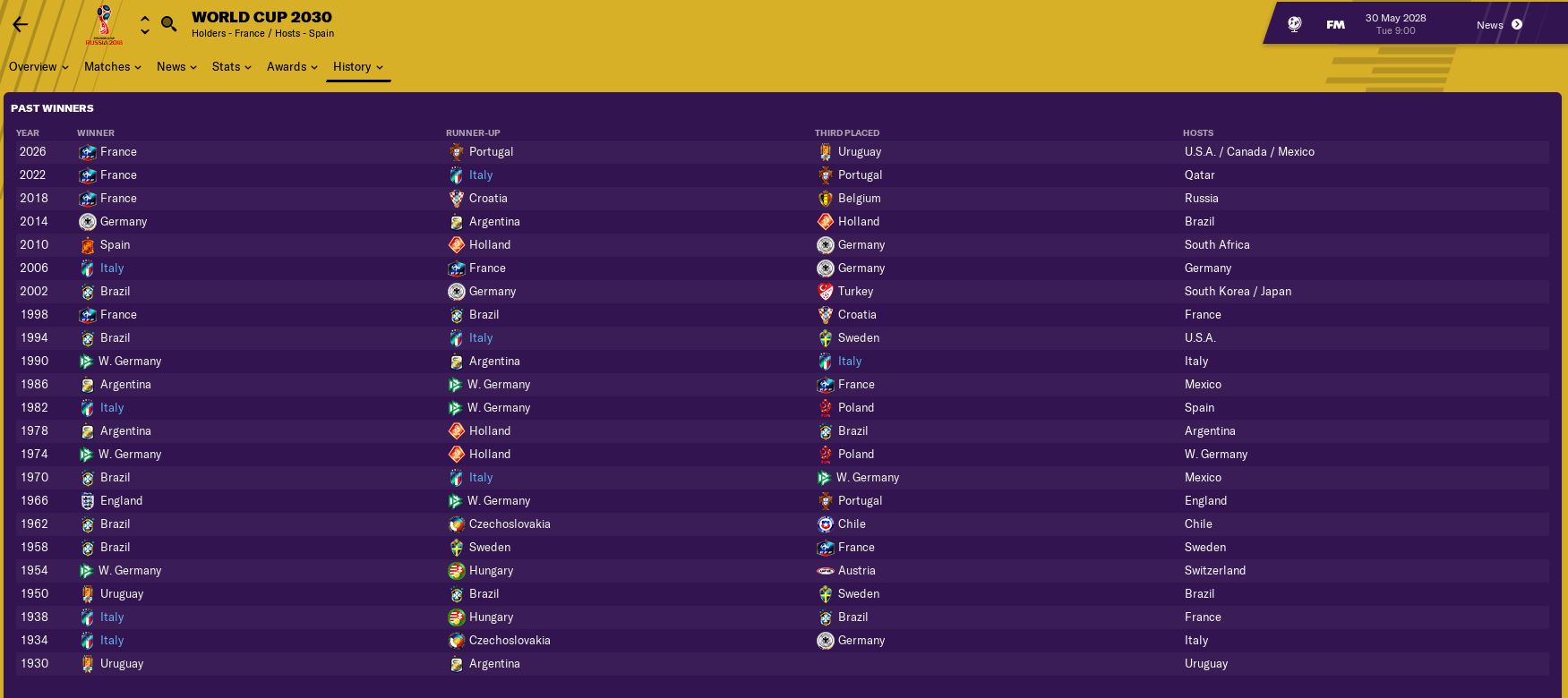Open the search magnifying glass icon
The height and width of the screenshot is (698, 1568).
(168, 24)
